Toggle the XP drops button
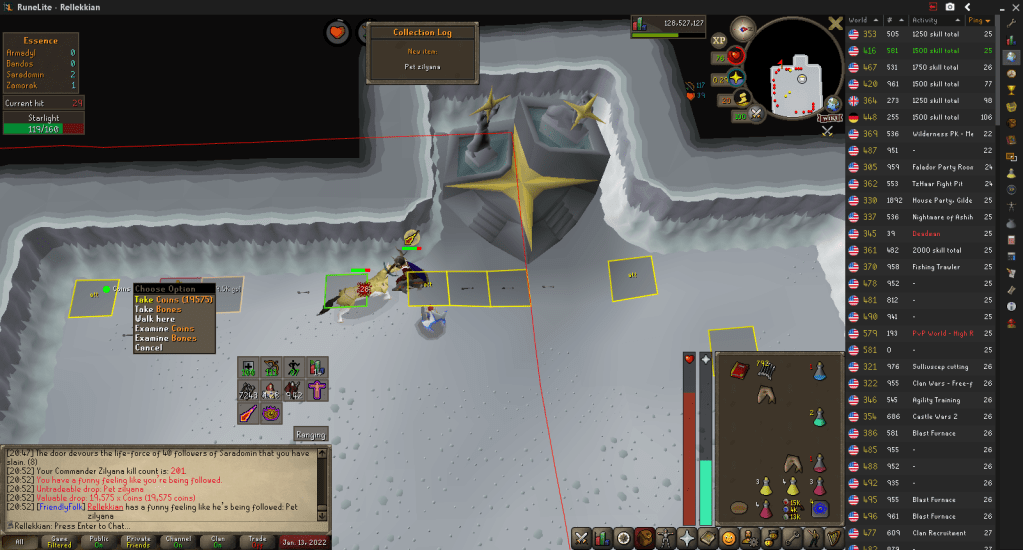This screenshot has width=1023, height=550. [x=719, y=40]
